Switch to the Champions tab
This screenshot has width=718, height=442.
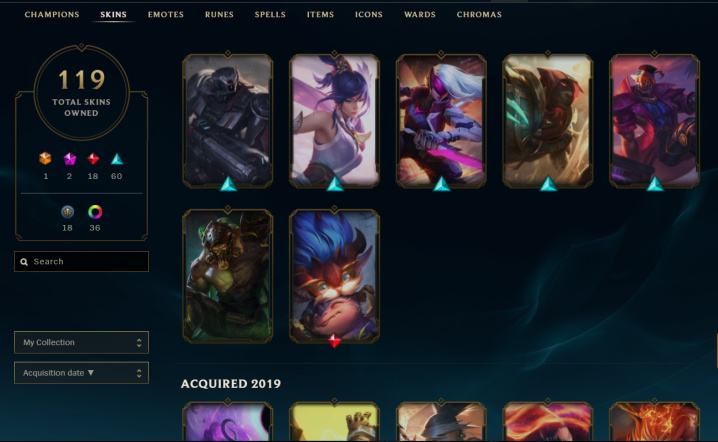[x=52, y=15]
